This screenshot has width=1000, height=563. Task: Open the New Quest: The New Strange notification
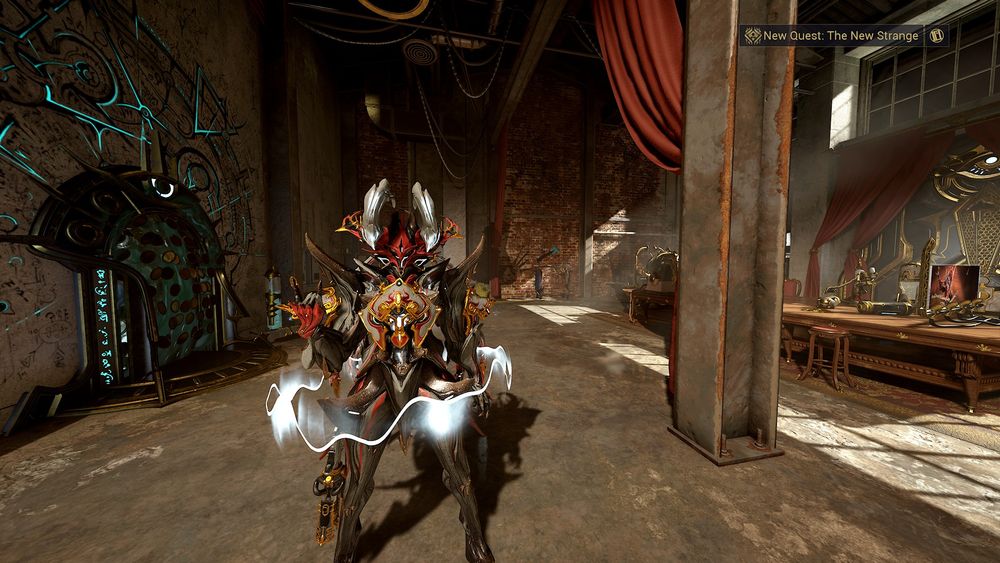coord(840,36)
